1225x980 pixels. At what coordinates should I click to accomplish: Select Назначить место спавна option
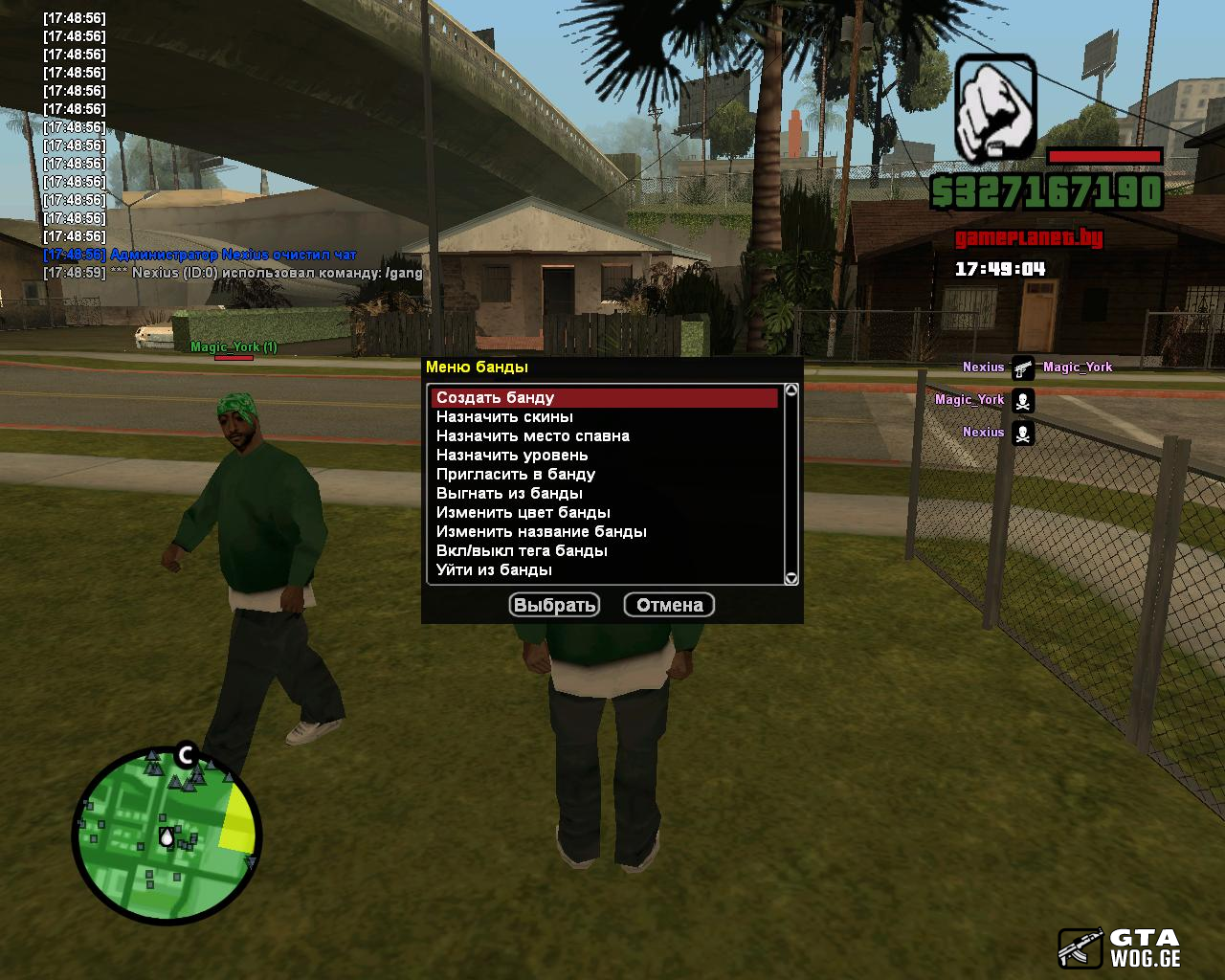click(533, 436)
